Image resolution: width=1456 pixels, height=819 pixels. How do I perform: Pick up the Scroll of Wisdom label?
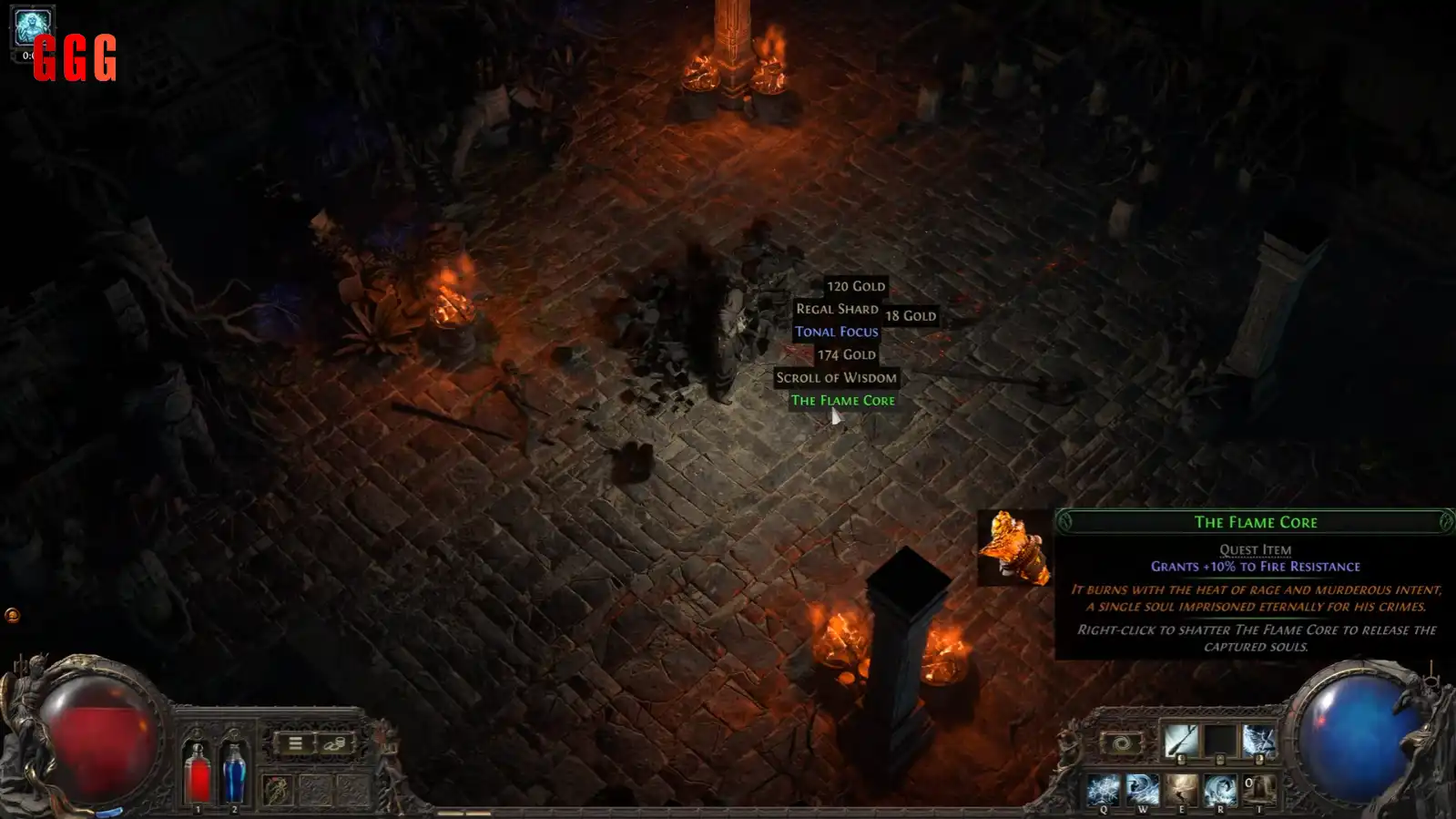(x=836, y=378)
